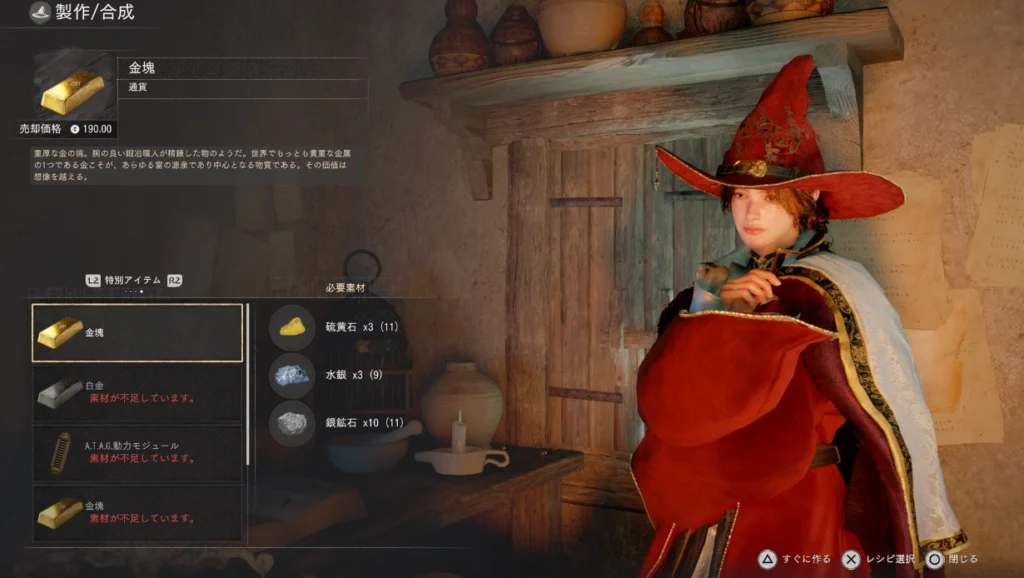The image size is (1024, 578).
Task: Pick the 金塊 recipe lacking materials
Action: (x=138, y=512)
